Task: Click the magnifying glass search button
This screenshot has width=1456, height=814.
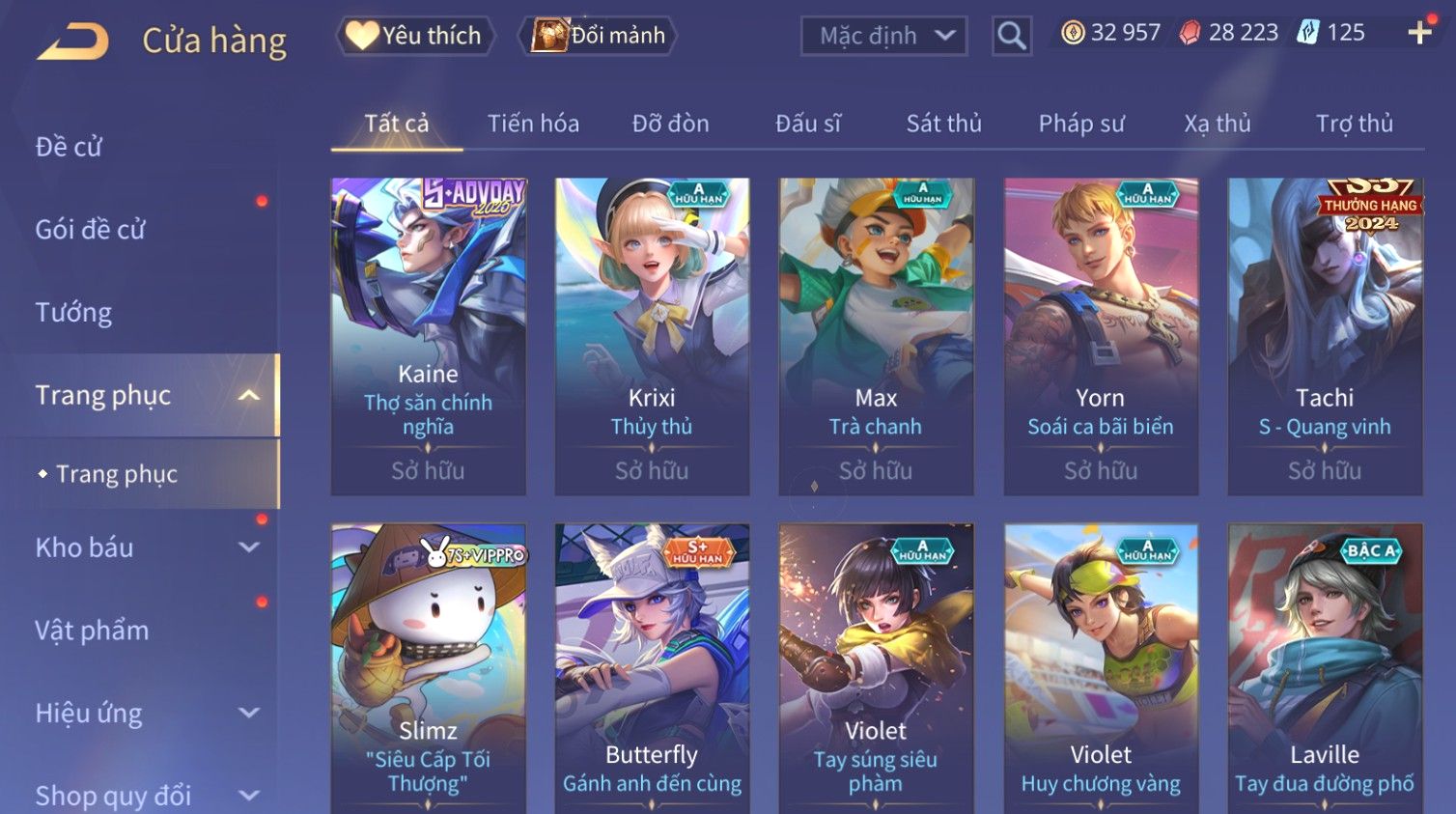Action: [1011, 37]
